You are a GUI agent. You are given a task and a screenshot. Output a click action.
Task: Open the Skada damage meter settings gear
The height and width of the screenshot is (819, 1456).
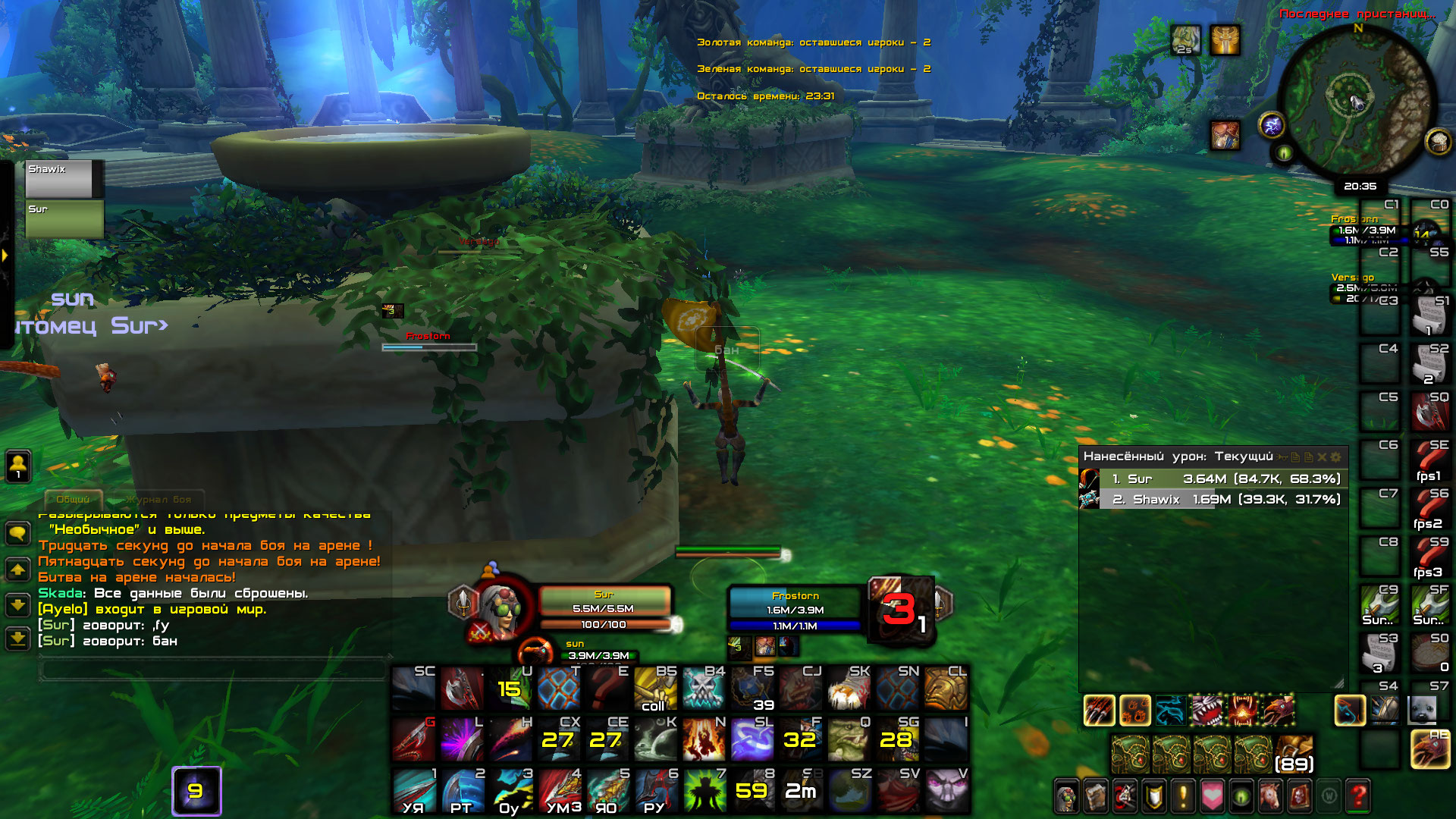tap(1336, 457)
